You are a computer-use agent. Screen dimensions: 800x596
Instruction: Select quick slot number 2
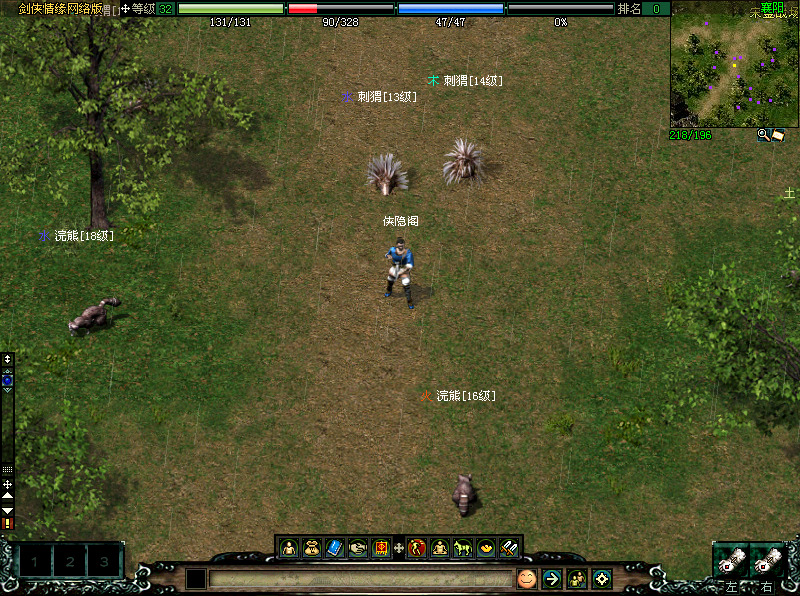tap(69, 563)
